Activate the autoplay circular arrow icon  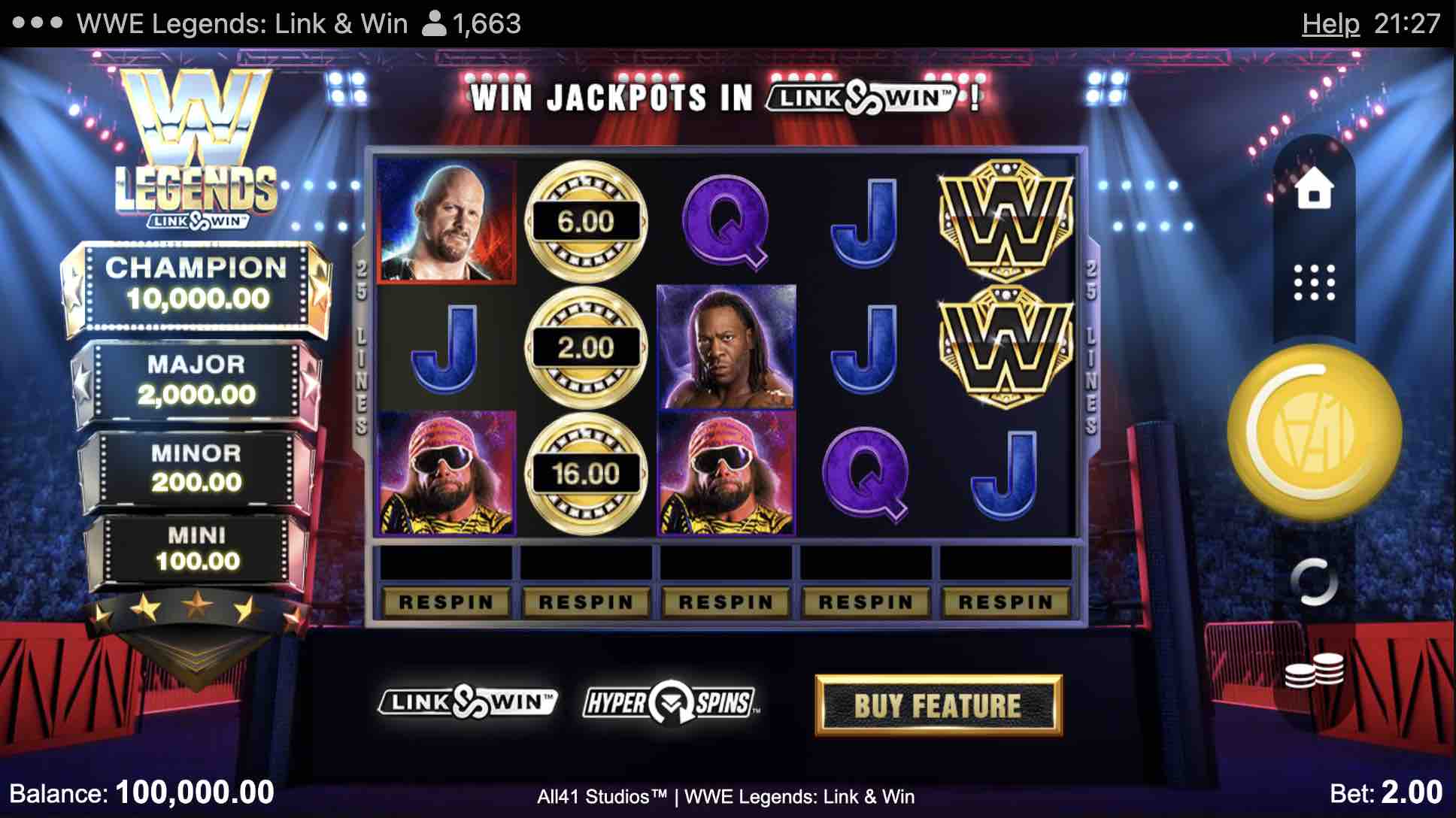(x=1314, y=582)
